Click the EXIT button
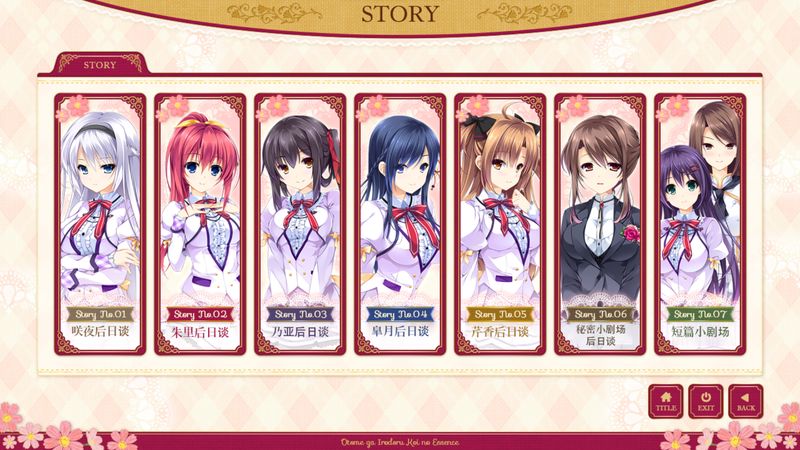The image size is (800, 450). pos(706,401)
